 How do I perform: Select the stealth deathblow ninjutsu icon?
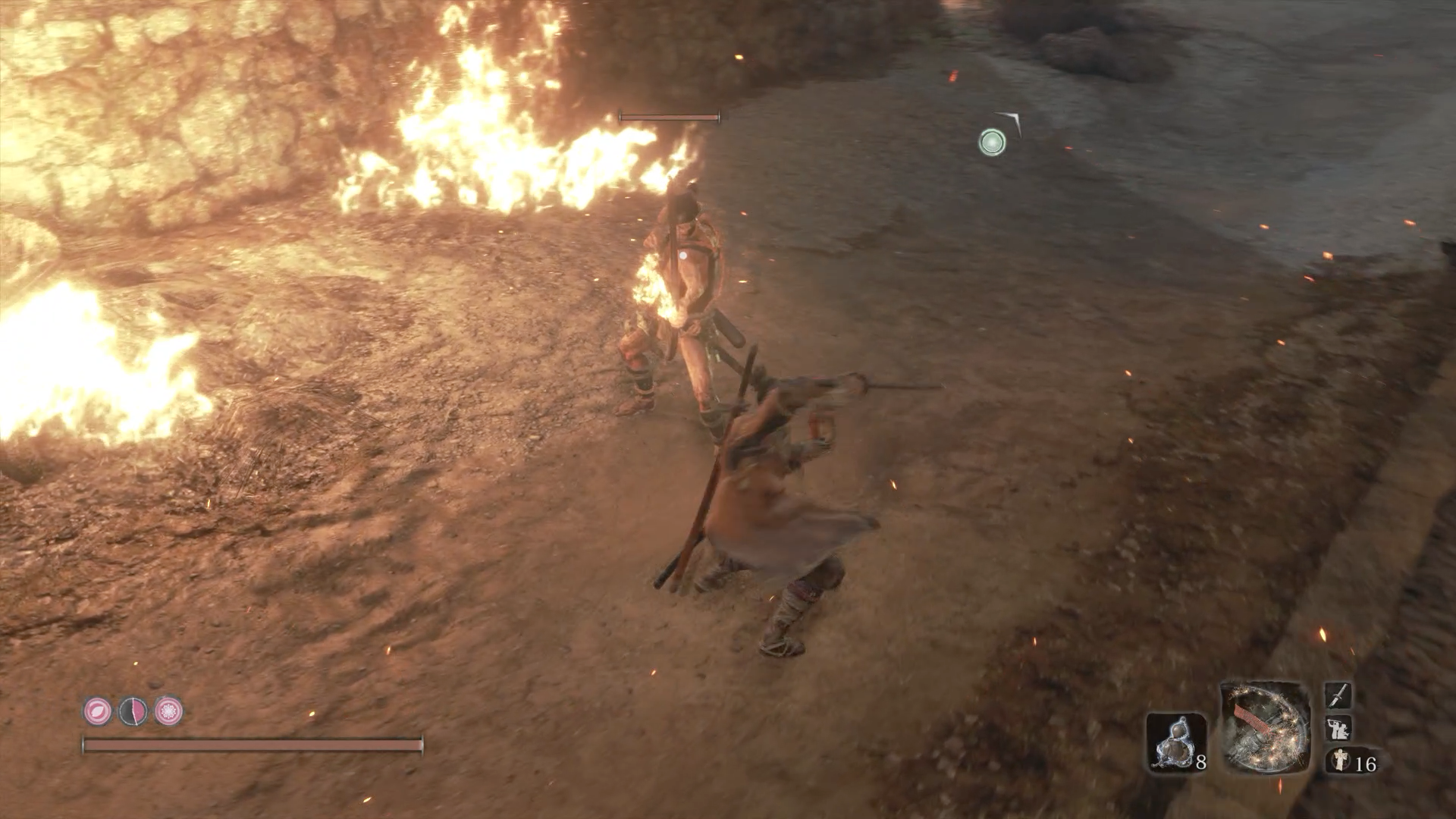click(1337, 729)
